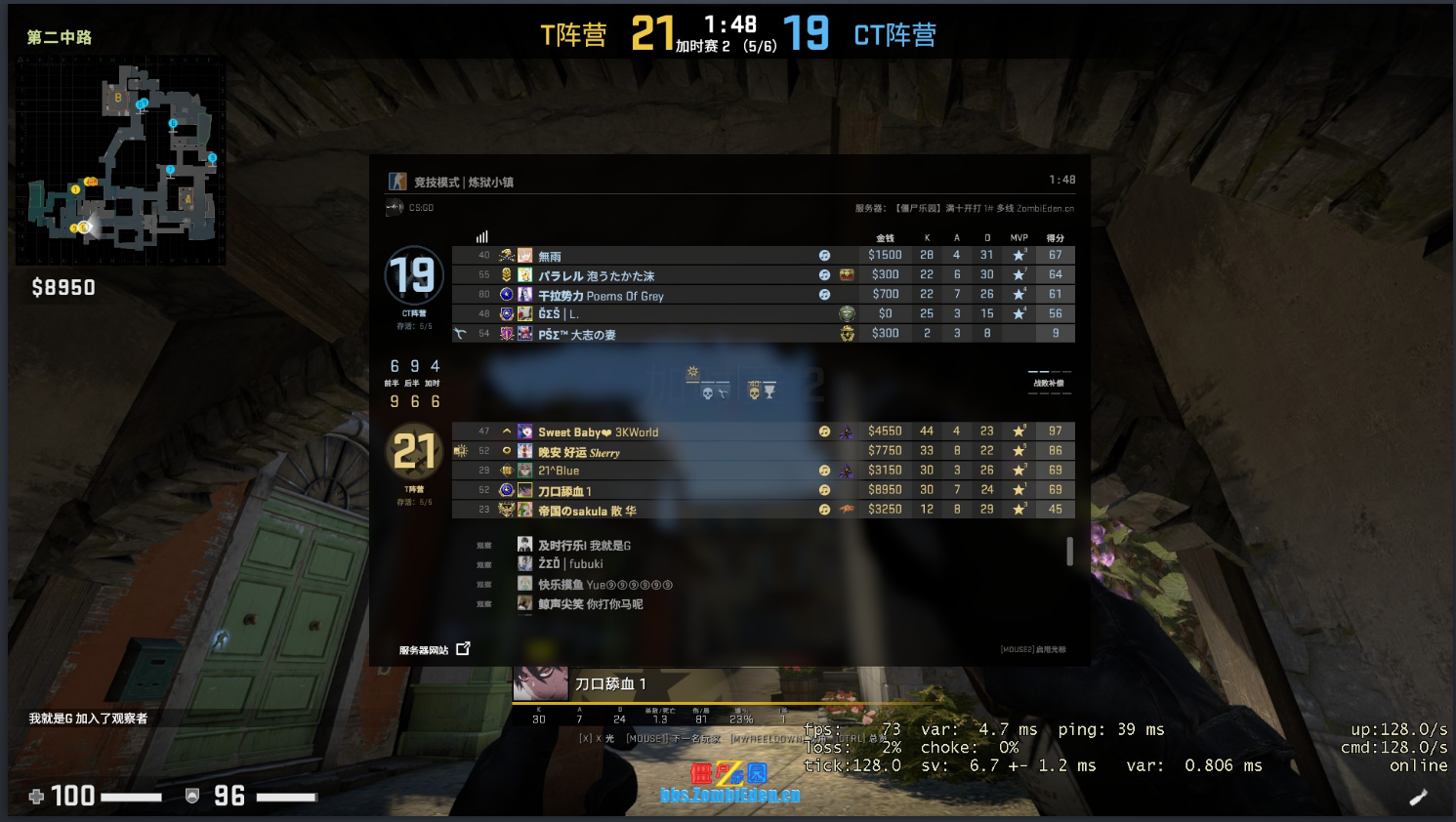The height and width of the screenshot is (822, 1456).
Task: Click the knife icon beside PŠΣ™ 大志の妻
Action: pyautogui.click(x=459, y=333)
